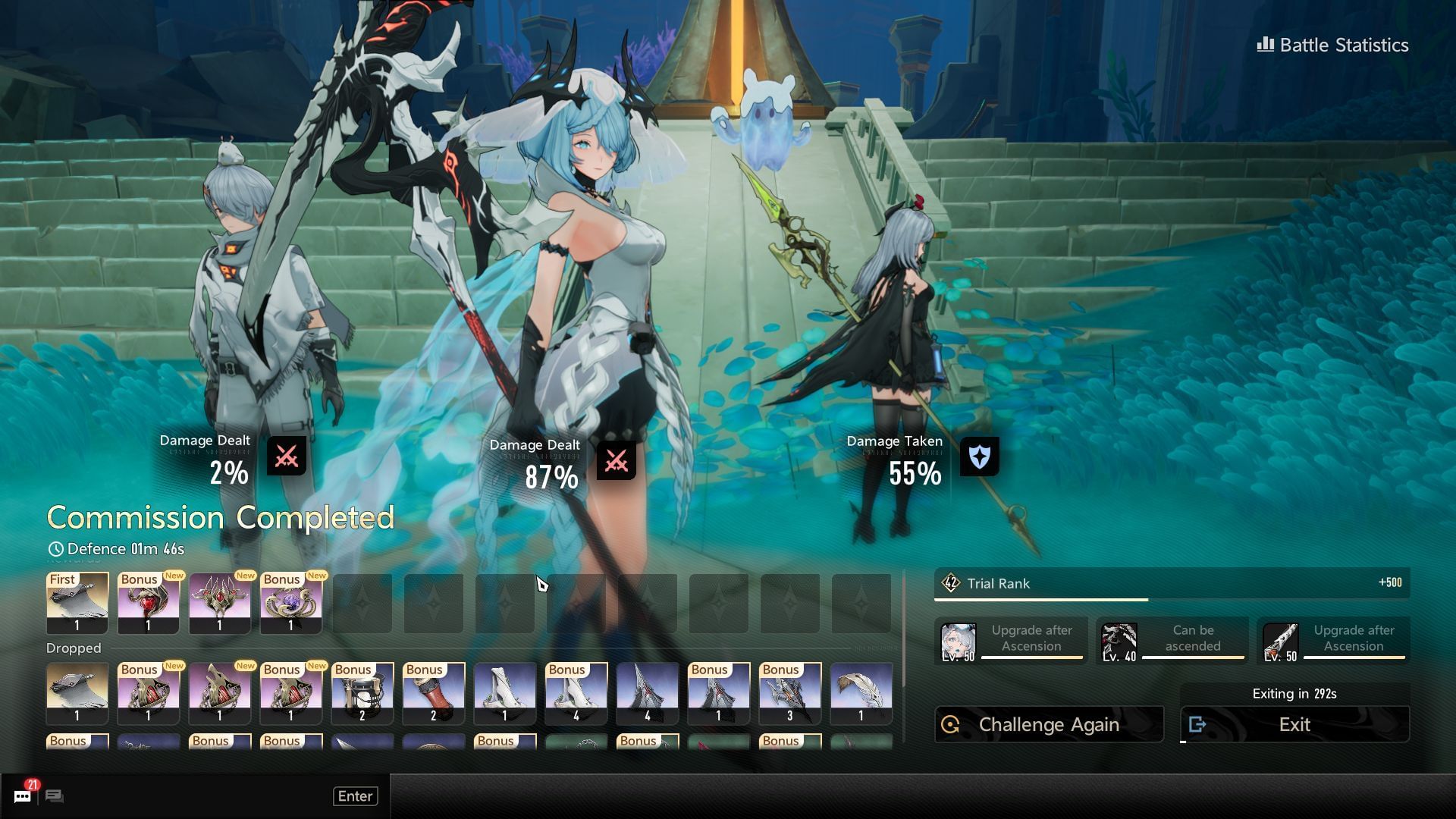The height and width of the screenshot is (819, 1456).
Task: Click the New Bonus red gem reward
Action: coord(148,603)
